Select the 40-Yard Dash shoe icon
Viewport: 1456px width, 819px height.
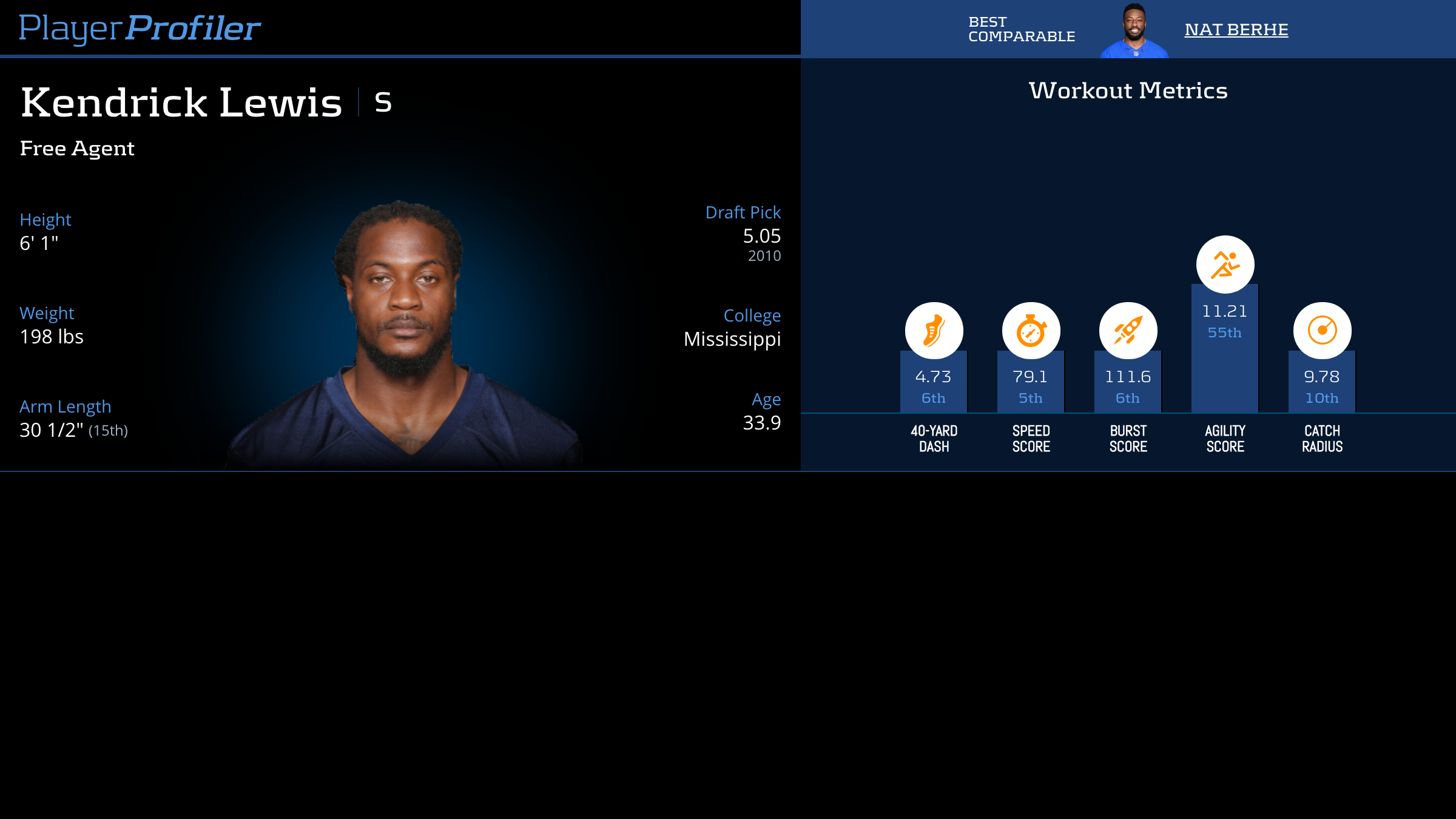(x=934, y=331)
